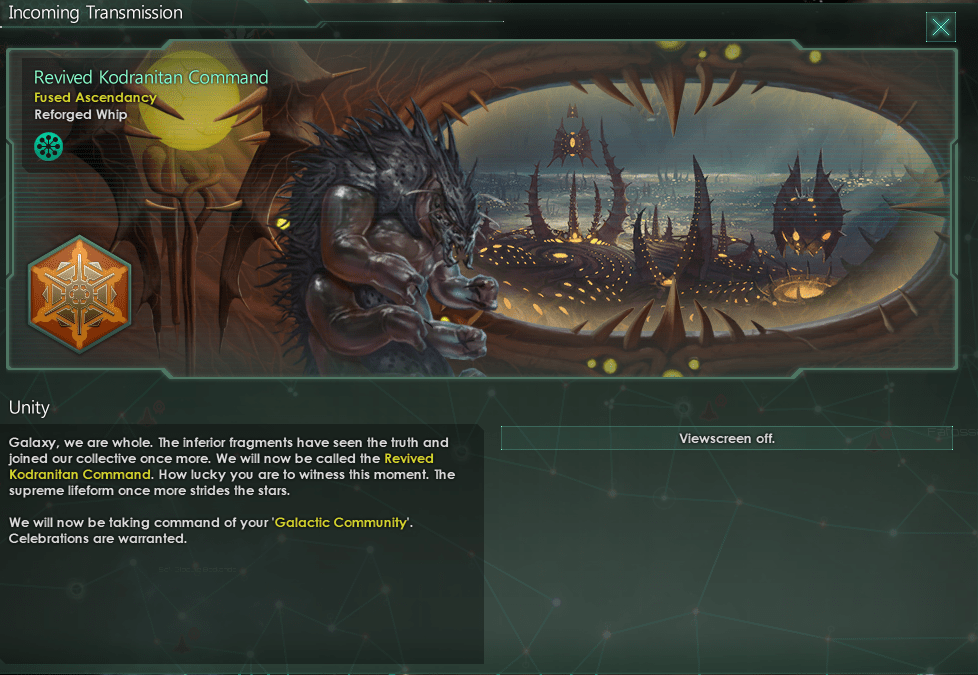Open the Galactic Community link

coord(340,522)
